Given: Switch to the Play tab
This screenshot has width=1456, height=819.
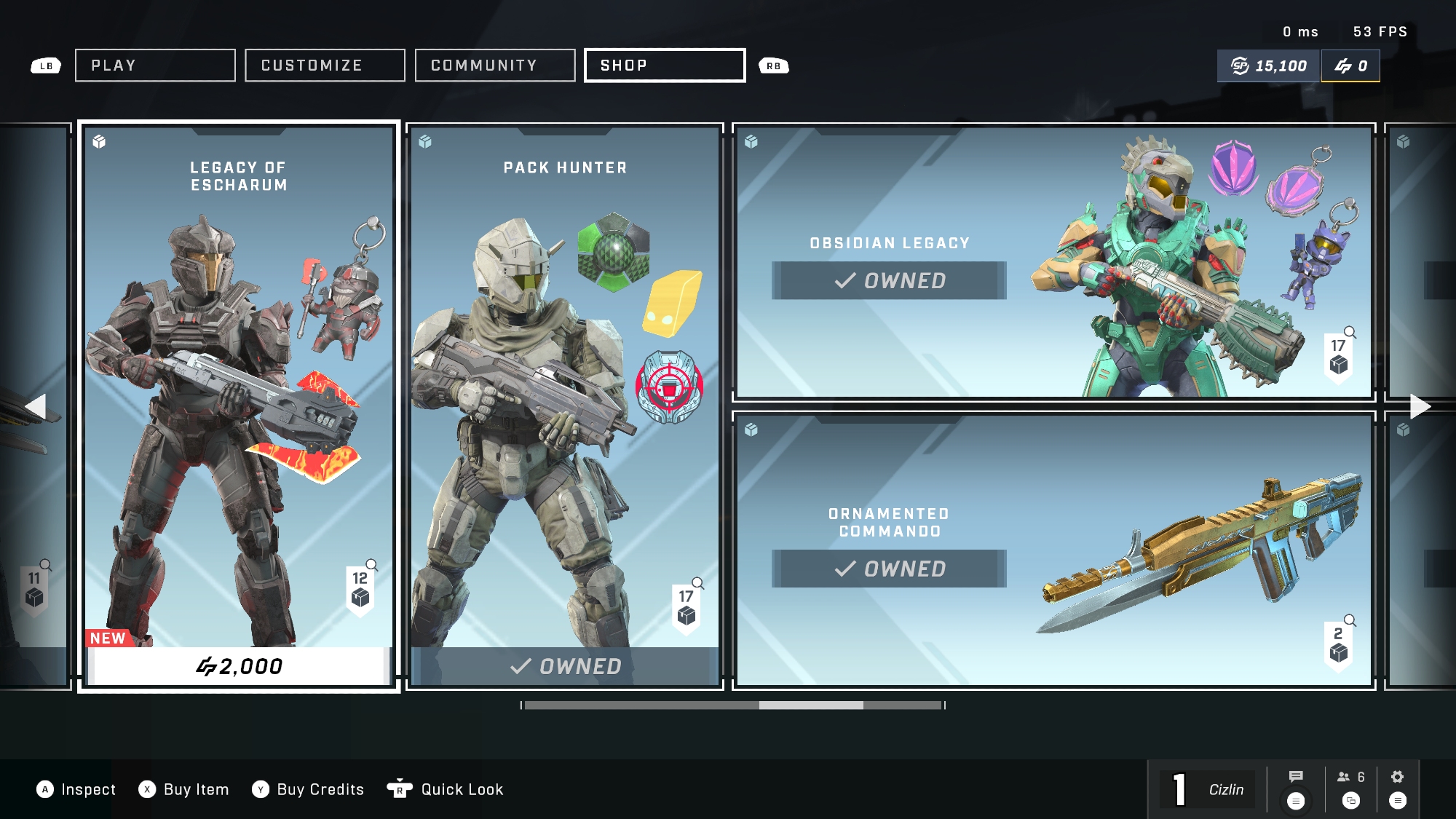Looking at the screenshot, I should click(x=155, y=66).
